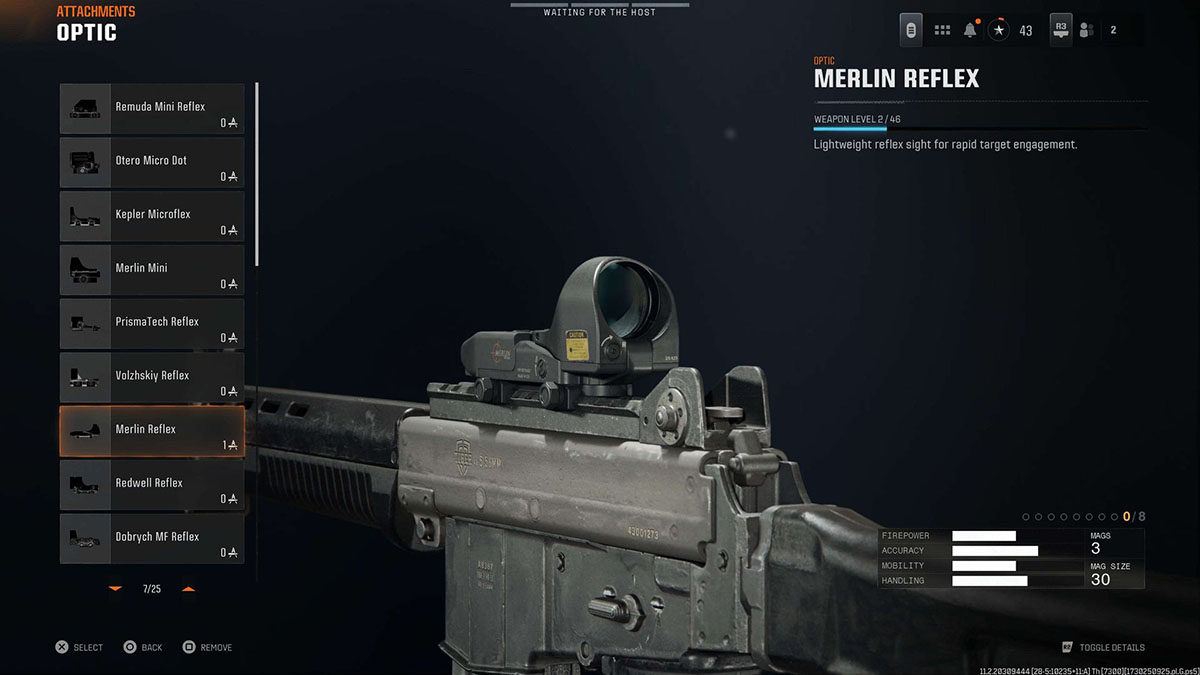The height and width of the screenshot is (675, 1200).
Task: Click the Remove attachment option
Action: (207, 648)
